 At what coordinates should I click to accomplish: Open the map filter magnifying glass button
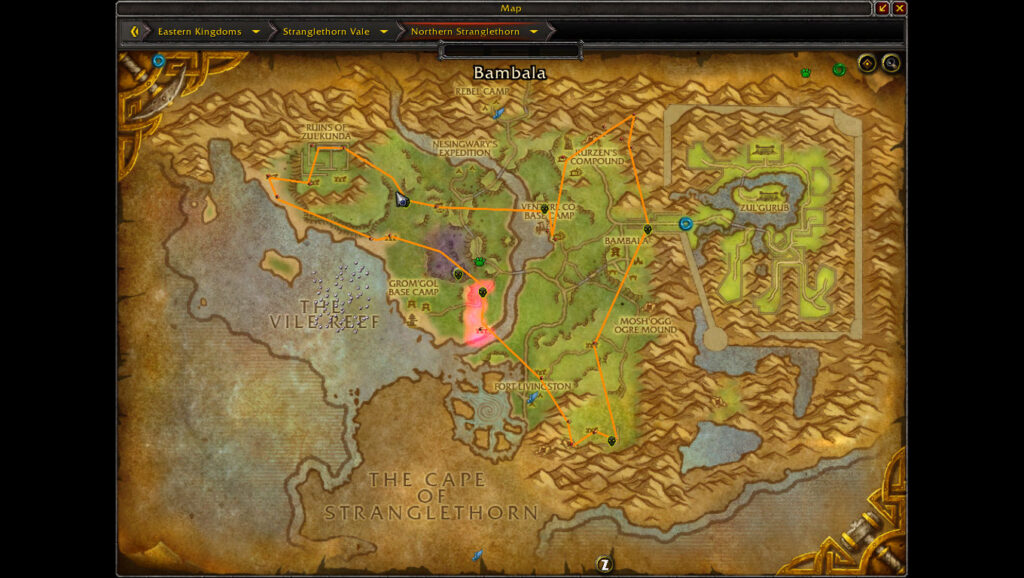click(890, 64)
